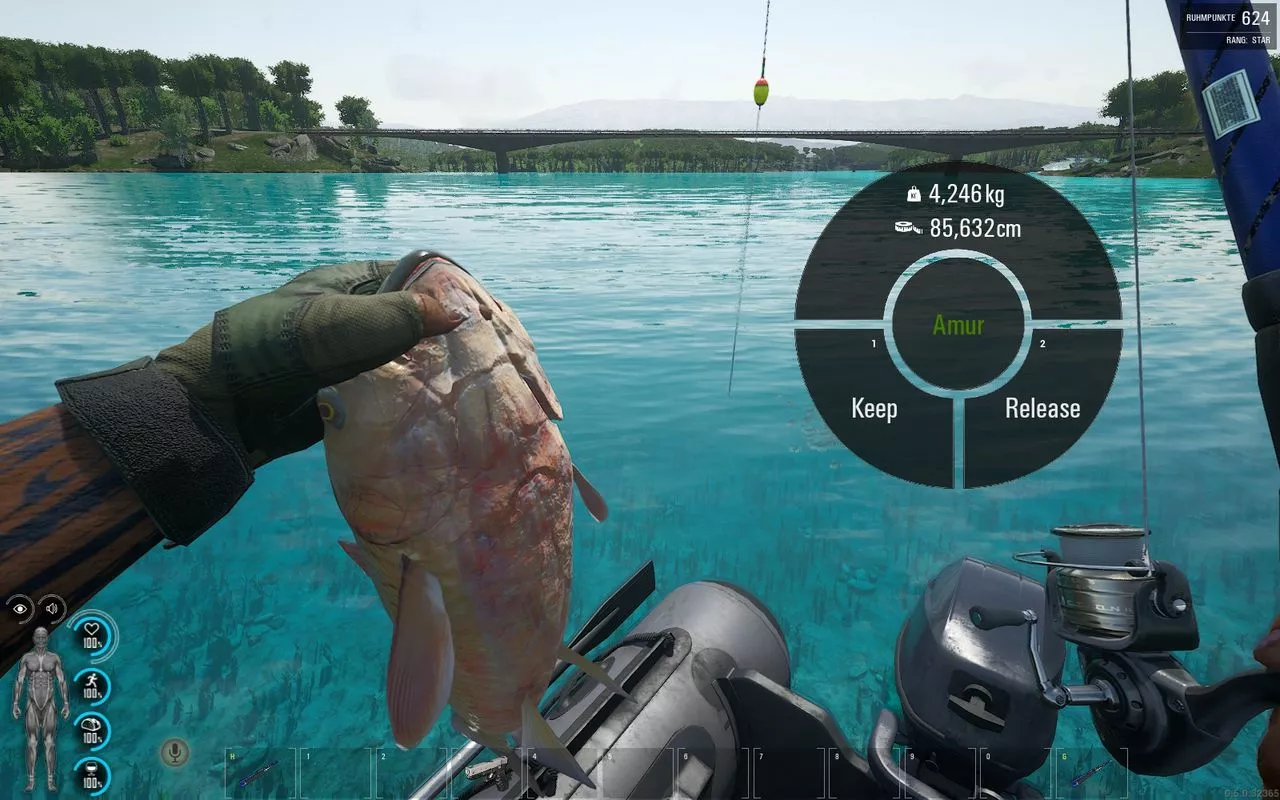Toggle the speaker sound icon
The image size is (1280, 800).
coord(51,608)
